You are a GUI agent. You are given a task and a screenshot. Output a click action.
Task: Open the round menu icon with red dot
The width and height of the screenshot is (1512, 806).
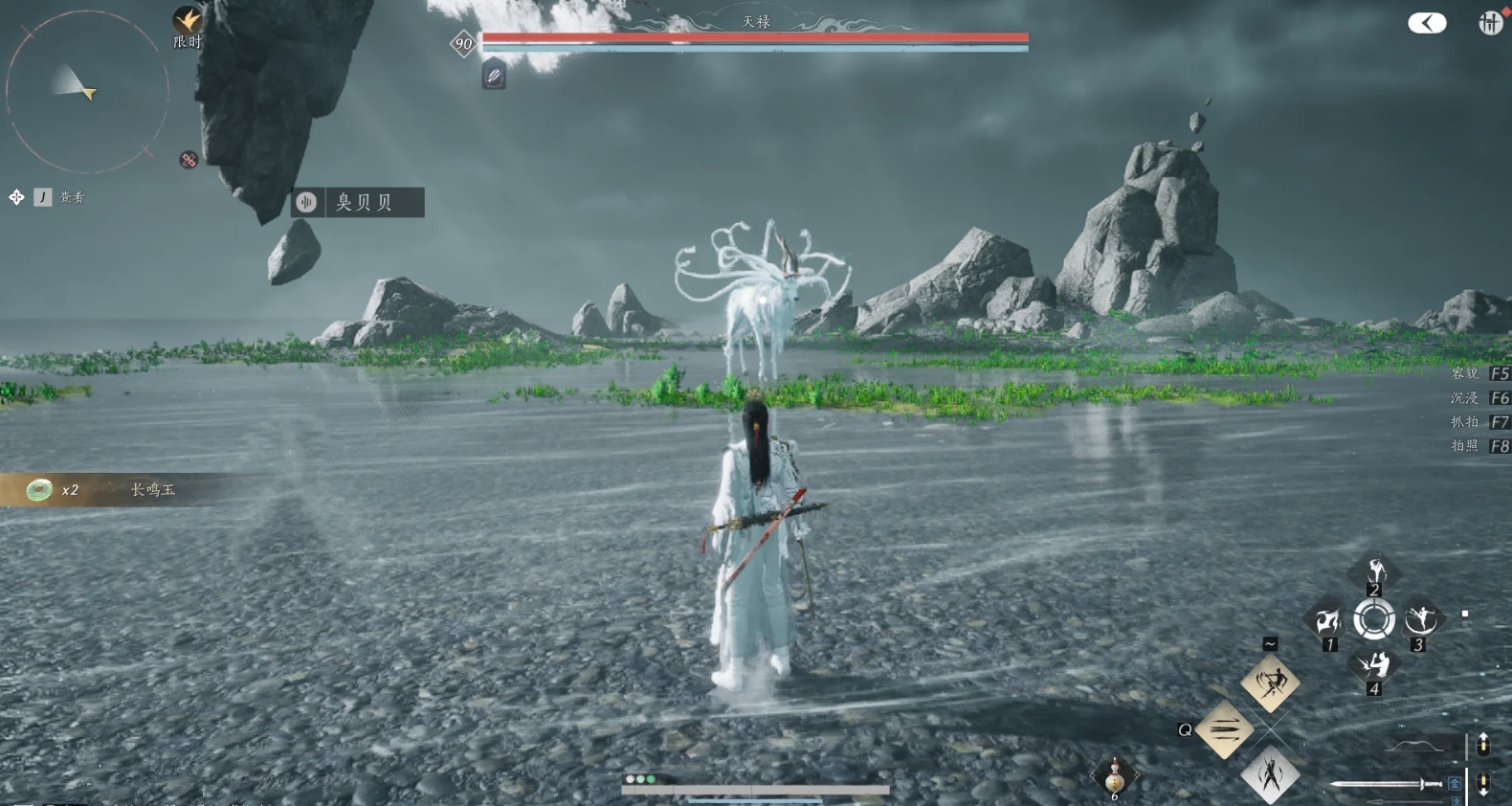click(1490, 23)
